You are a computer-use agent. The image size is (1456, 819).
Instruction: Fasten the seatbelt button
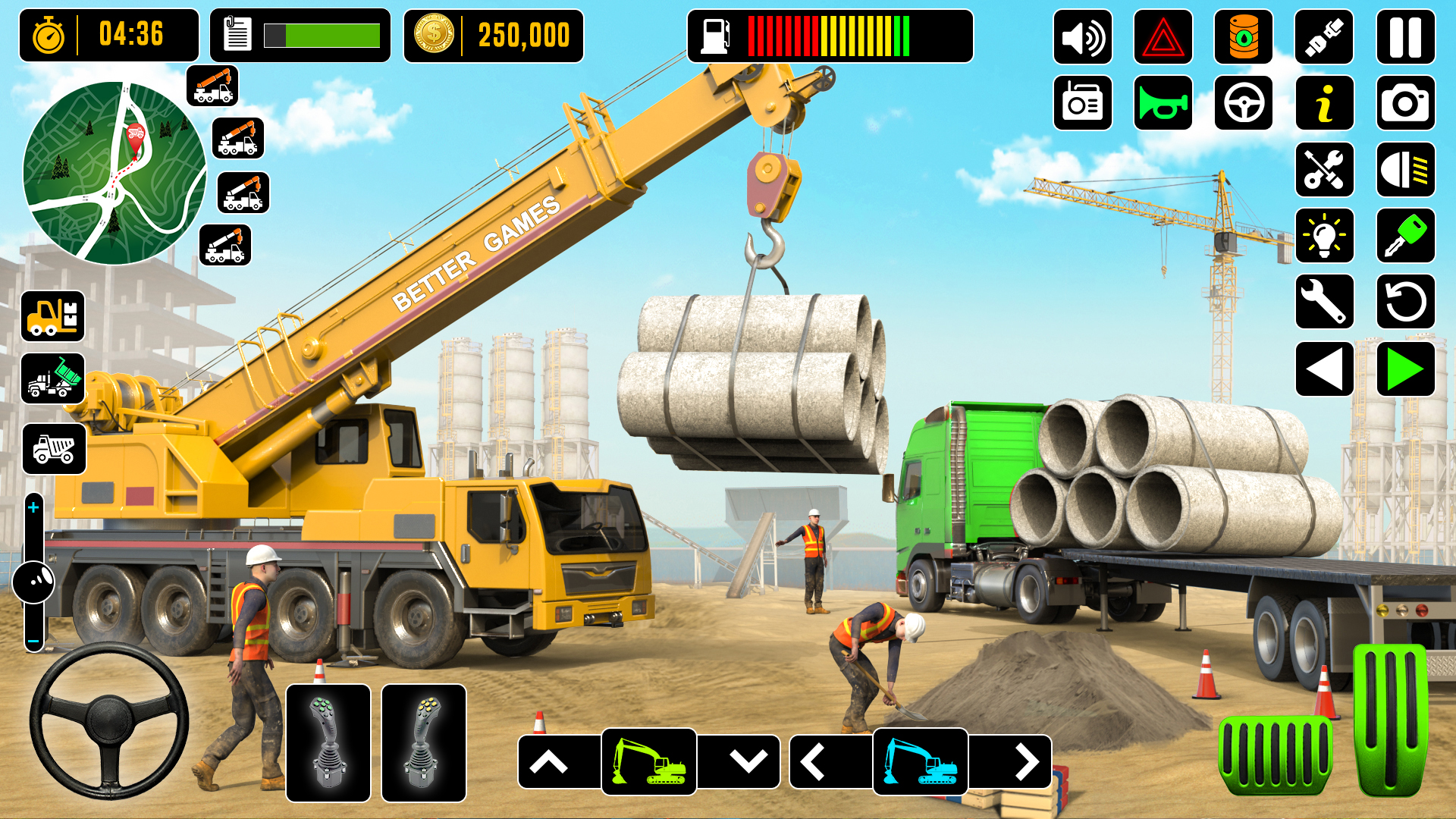tap(1324, 37)
